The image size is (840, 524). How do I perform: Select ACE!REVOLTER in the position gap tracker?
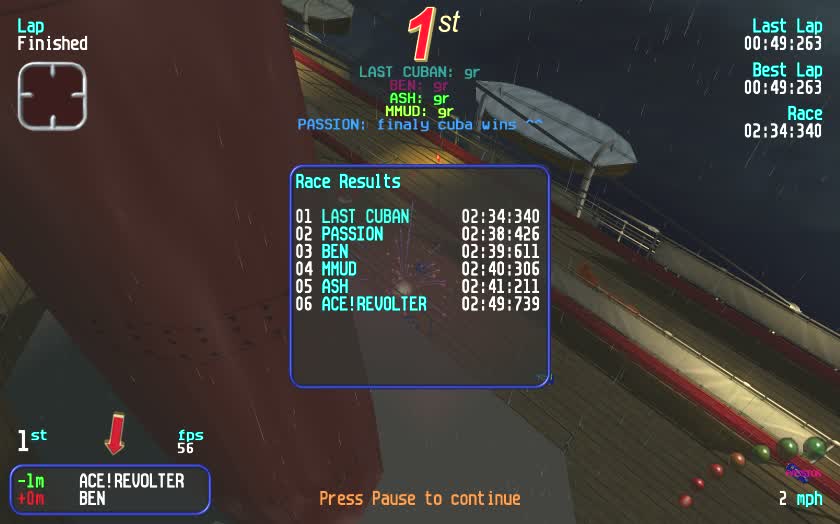(x=131, y=481)
